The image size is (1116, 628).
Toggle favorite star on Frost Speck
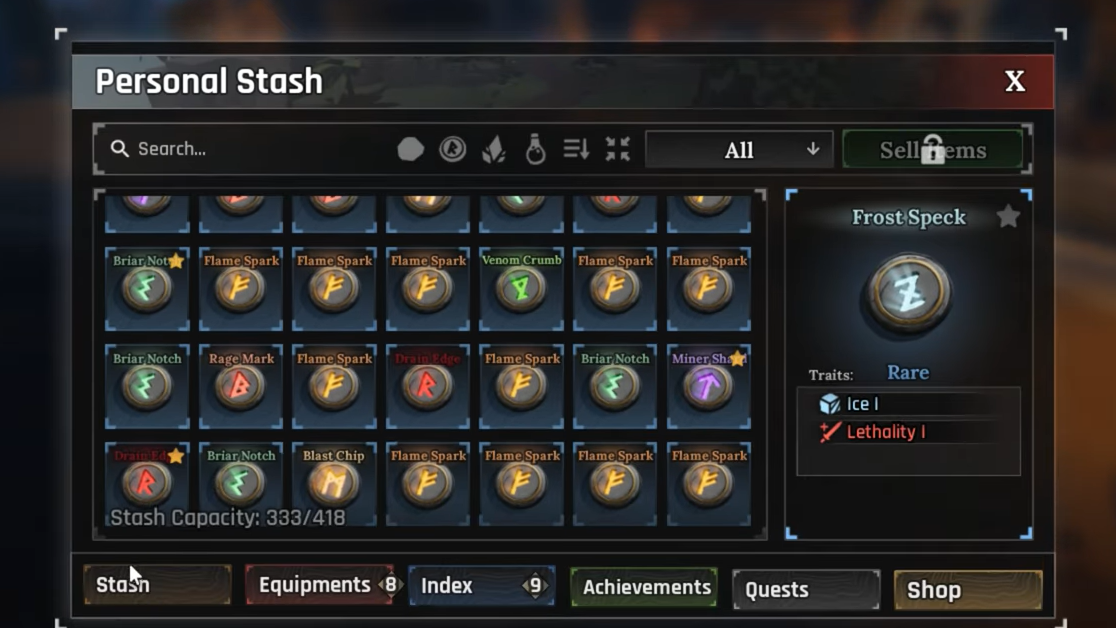1008,216
